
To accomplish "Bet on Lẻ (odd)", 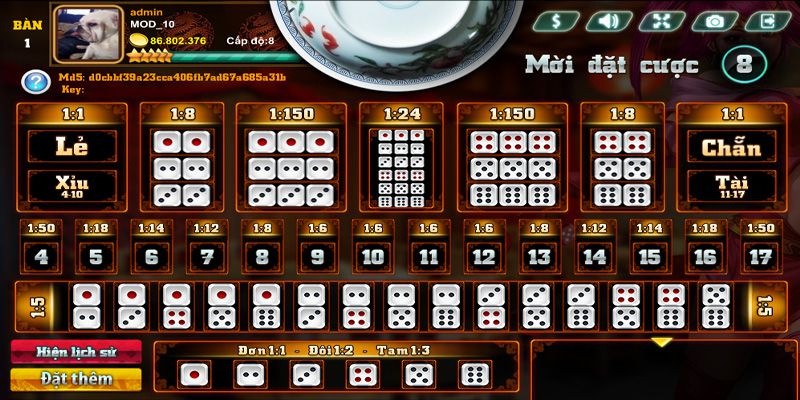I will pyautogui.click(x=71, y=146).
